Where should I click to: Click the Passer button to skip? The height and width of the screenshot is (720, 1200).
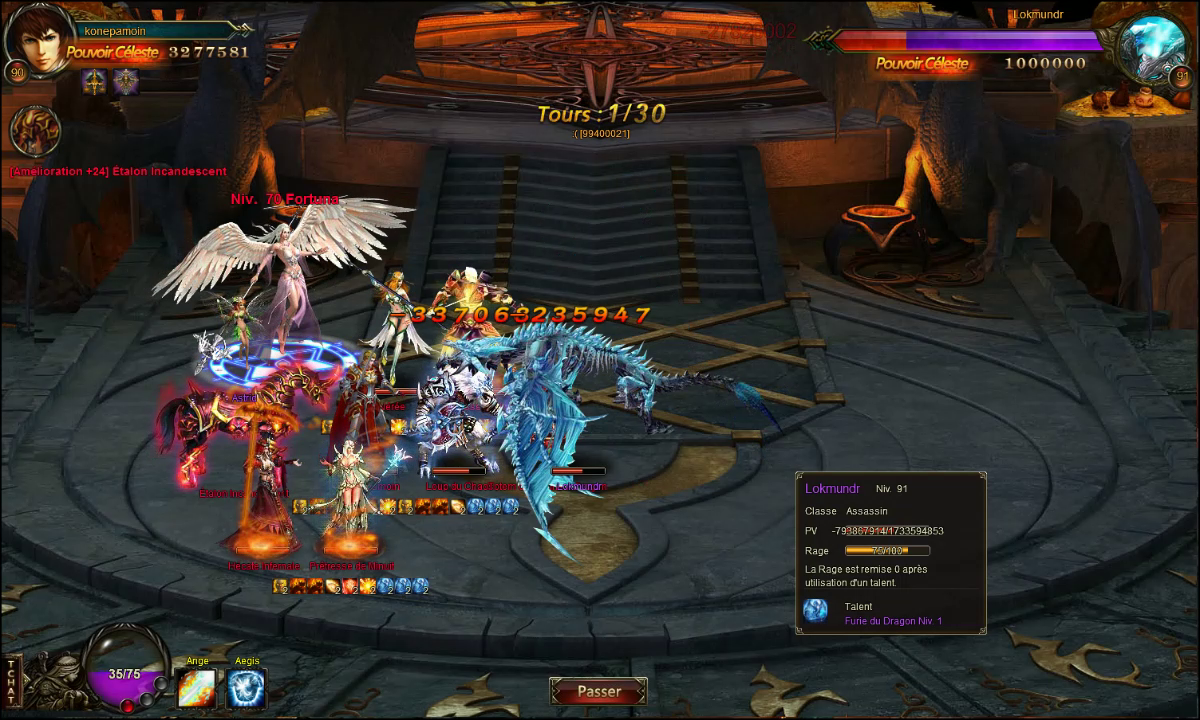pos(598,691)
